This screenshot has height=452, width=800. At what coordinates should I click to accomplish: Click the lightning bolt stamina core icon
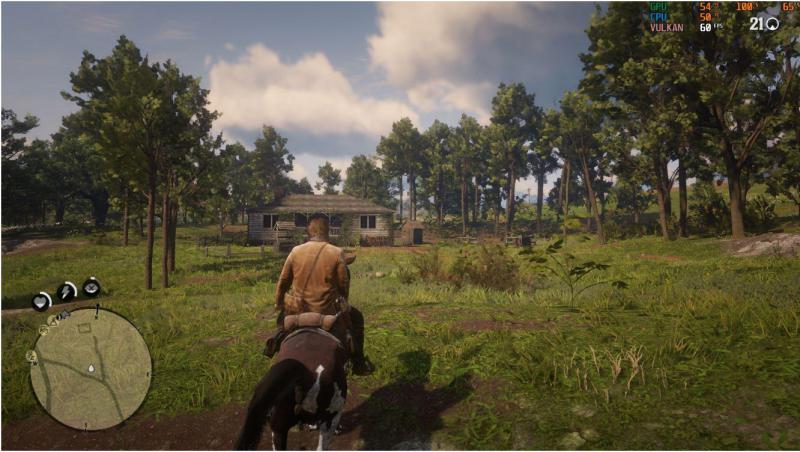[67, 291]
